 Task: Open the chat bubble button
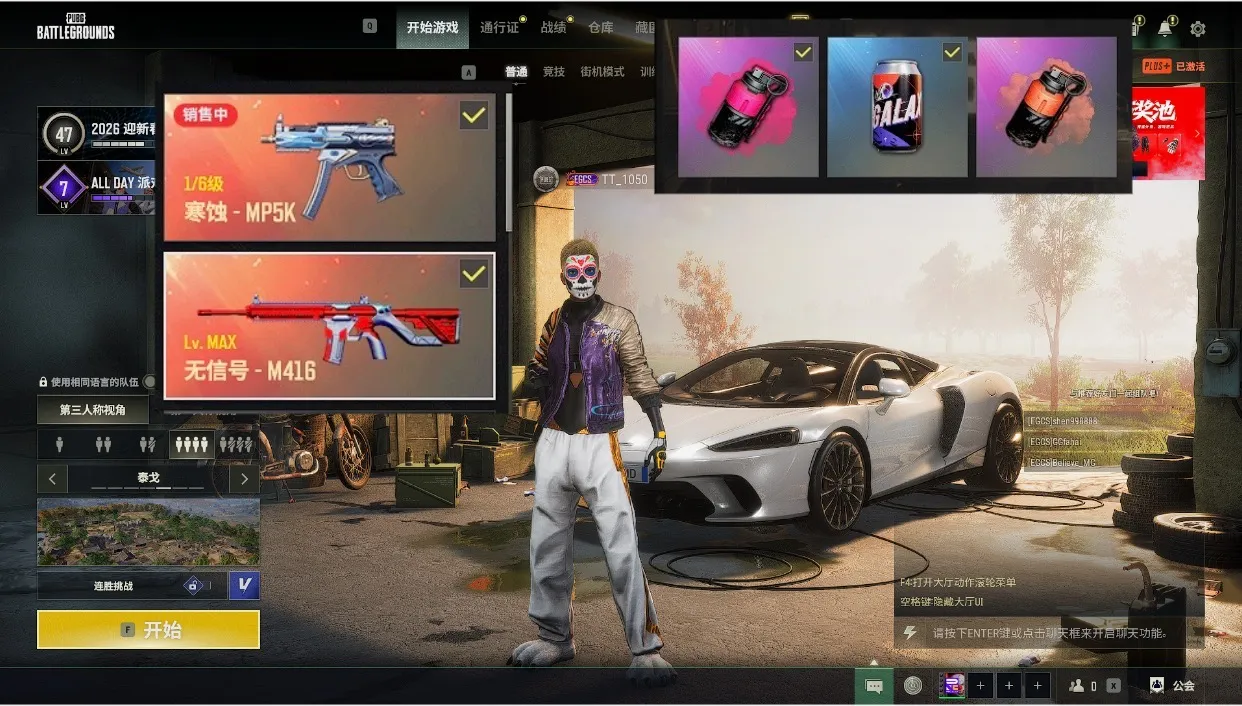point(874,686)
